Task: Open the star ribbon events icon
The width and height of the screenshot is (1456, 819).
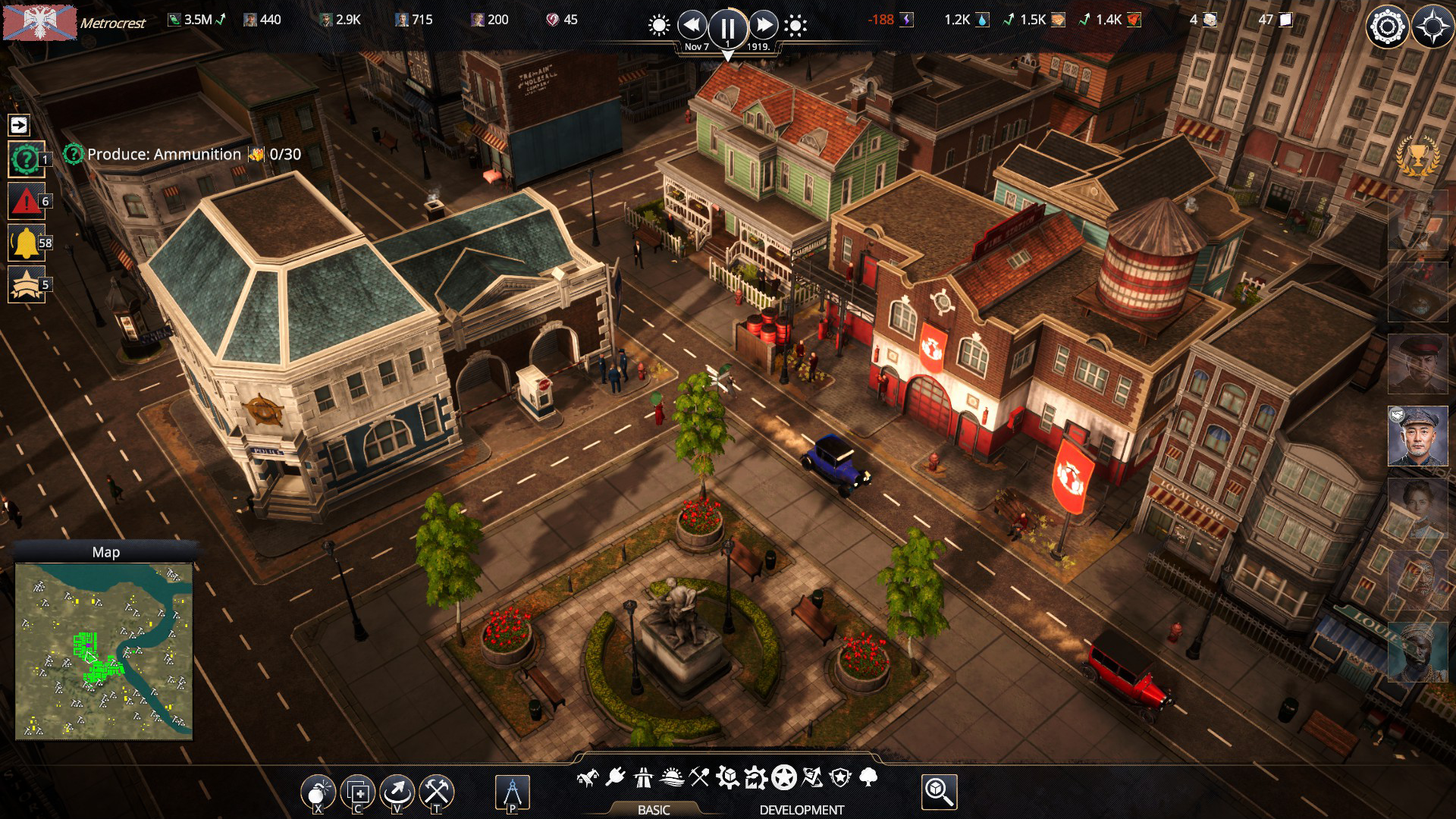Action: click(x=27, y=284)
